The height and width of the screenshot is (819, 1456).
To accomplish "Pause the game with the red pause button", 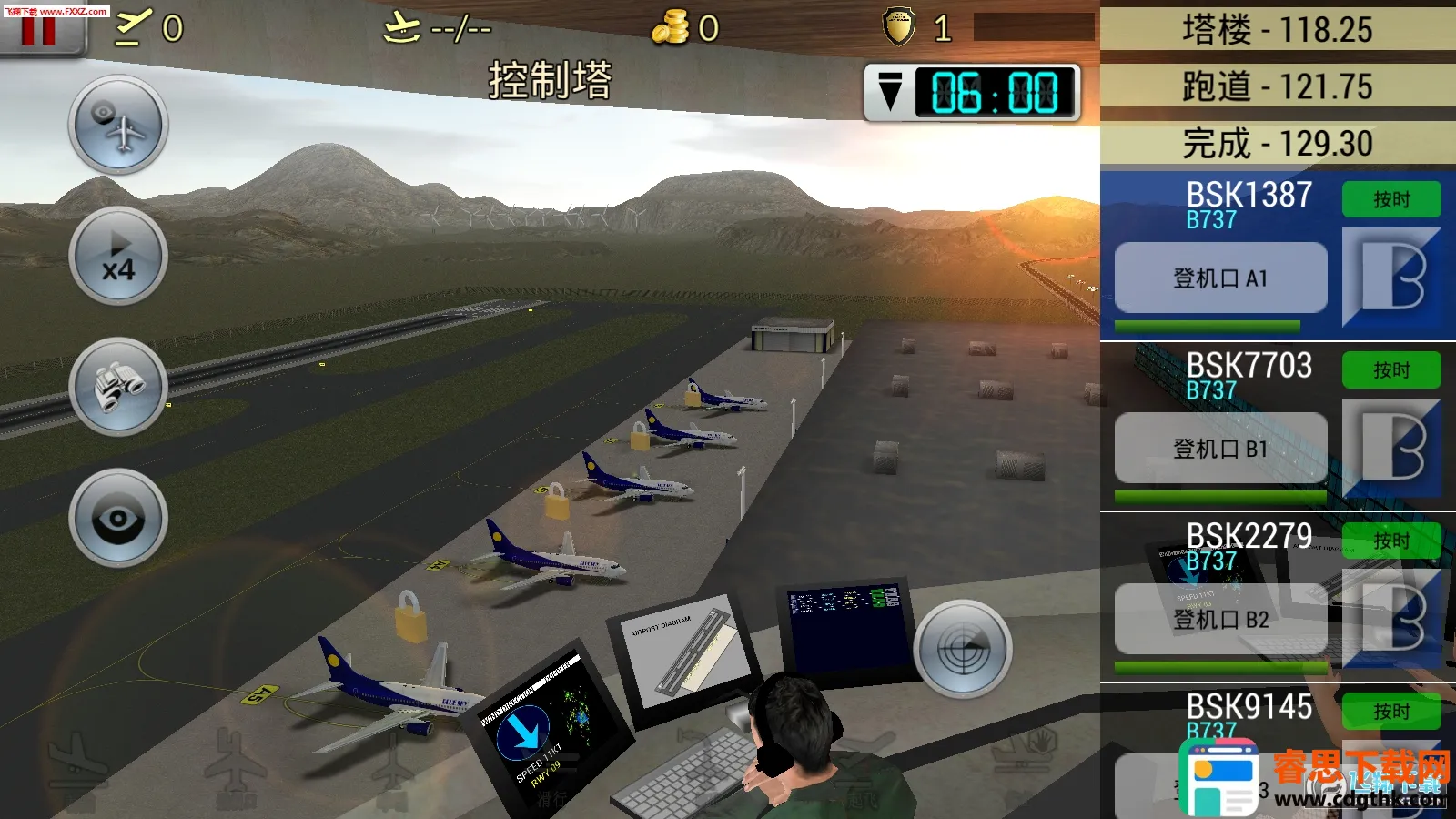I will pyautogui.click(x=40, y=31).
